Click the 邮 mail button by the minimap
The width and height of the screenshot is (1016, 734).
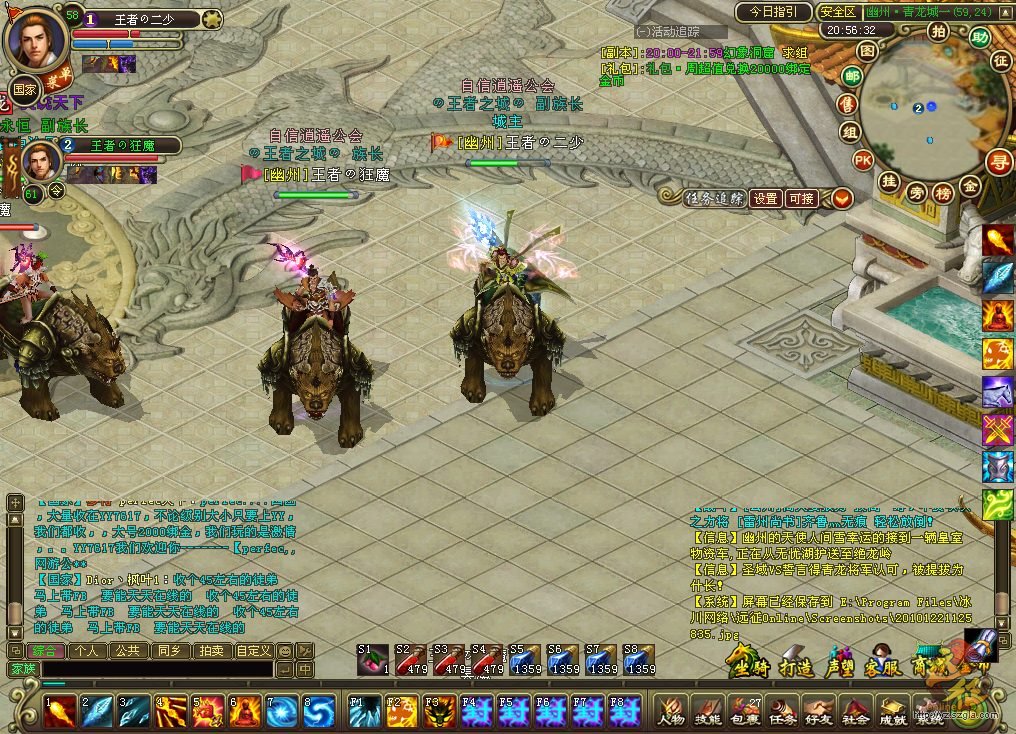[x=852, y=76]
